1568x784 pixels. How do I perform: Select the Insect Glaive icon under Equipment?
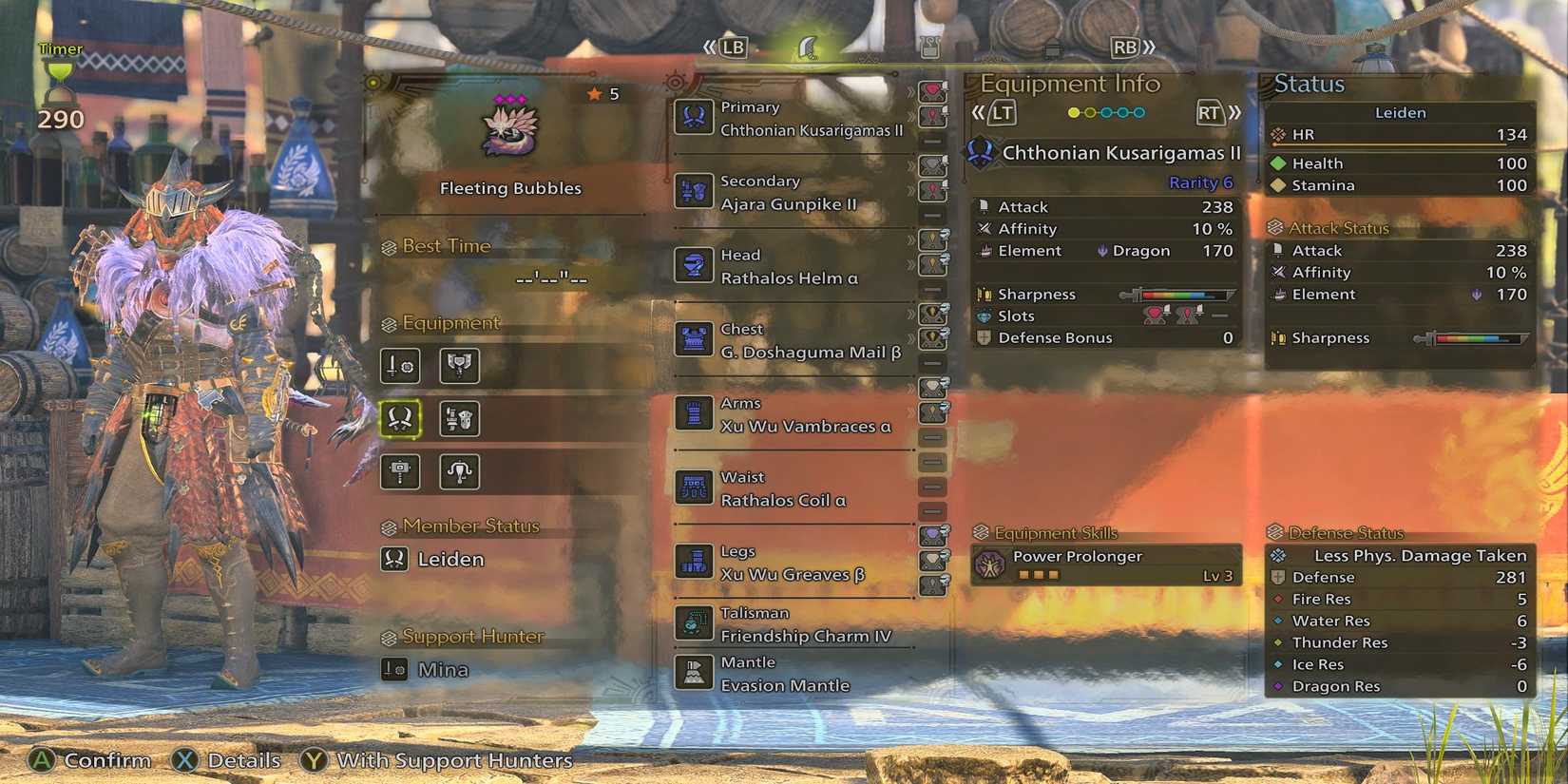(460, 472)
